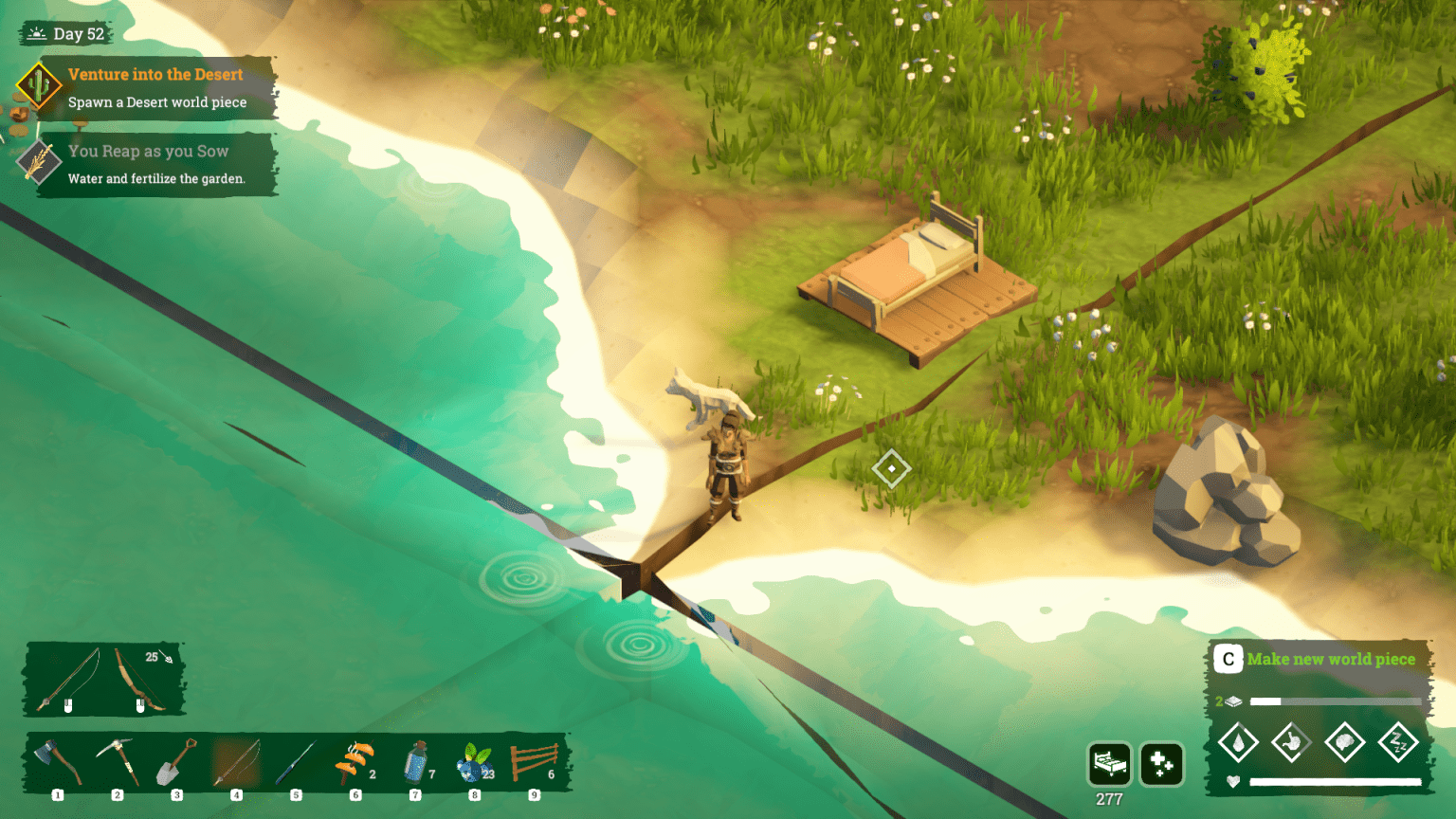Click the hunger stomach icon

[1291, 742]
